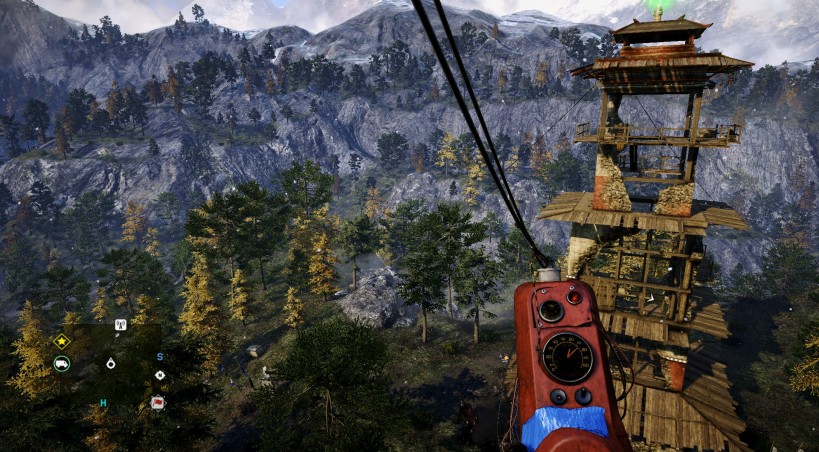Click the white player position marker

tap(110, 363)
